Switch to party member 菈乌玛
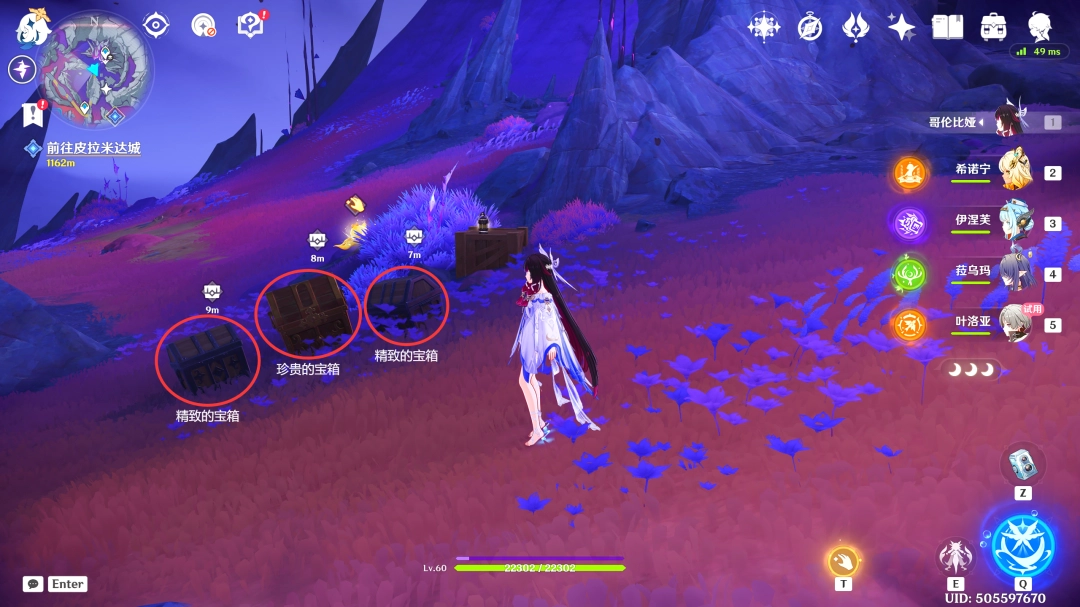The width and height of the screenshot is (1080, 607). 1018,273
